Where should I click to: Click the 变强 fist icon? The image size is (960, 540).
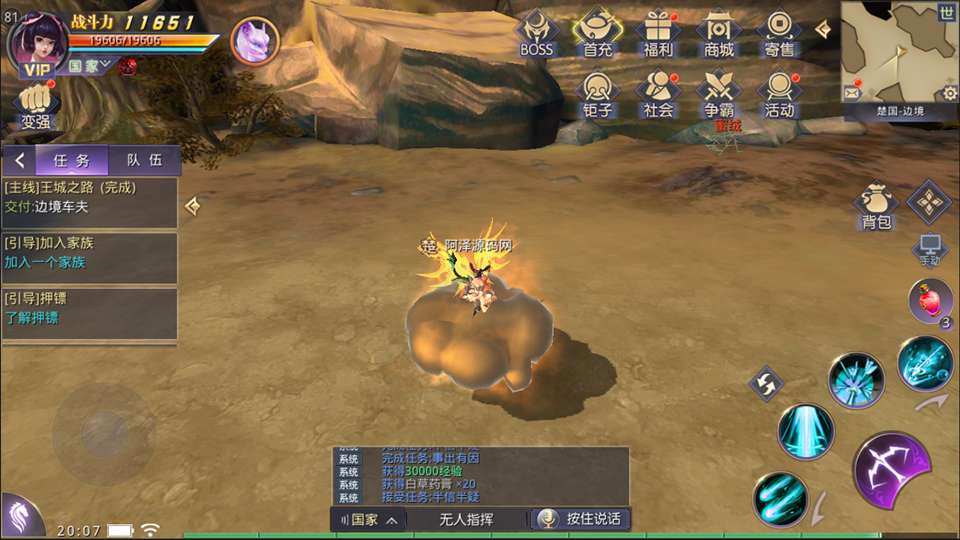35,106
